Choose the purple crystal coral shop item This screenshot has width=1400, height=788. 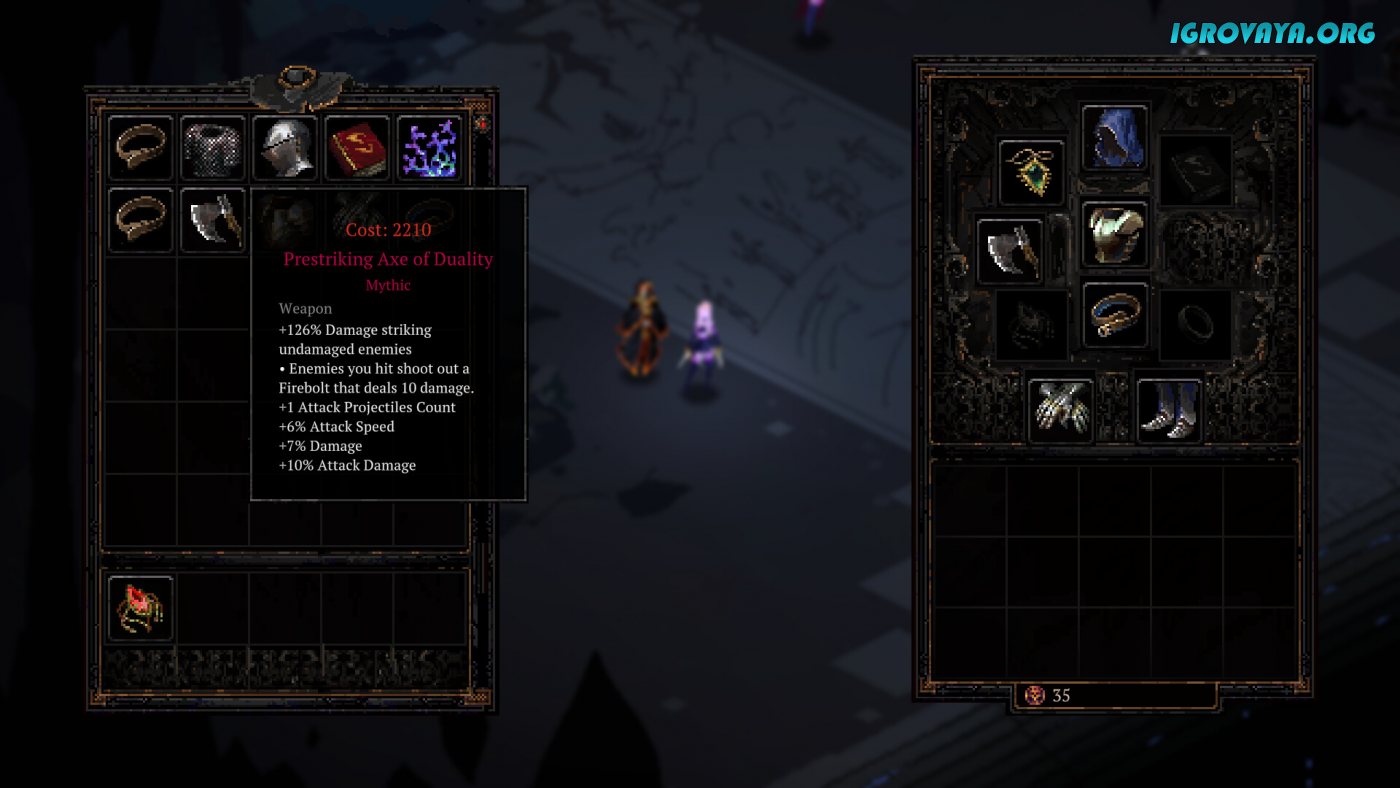click(429, 148)
